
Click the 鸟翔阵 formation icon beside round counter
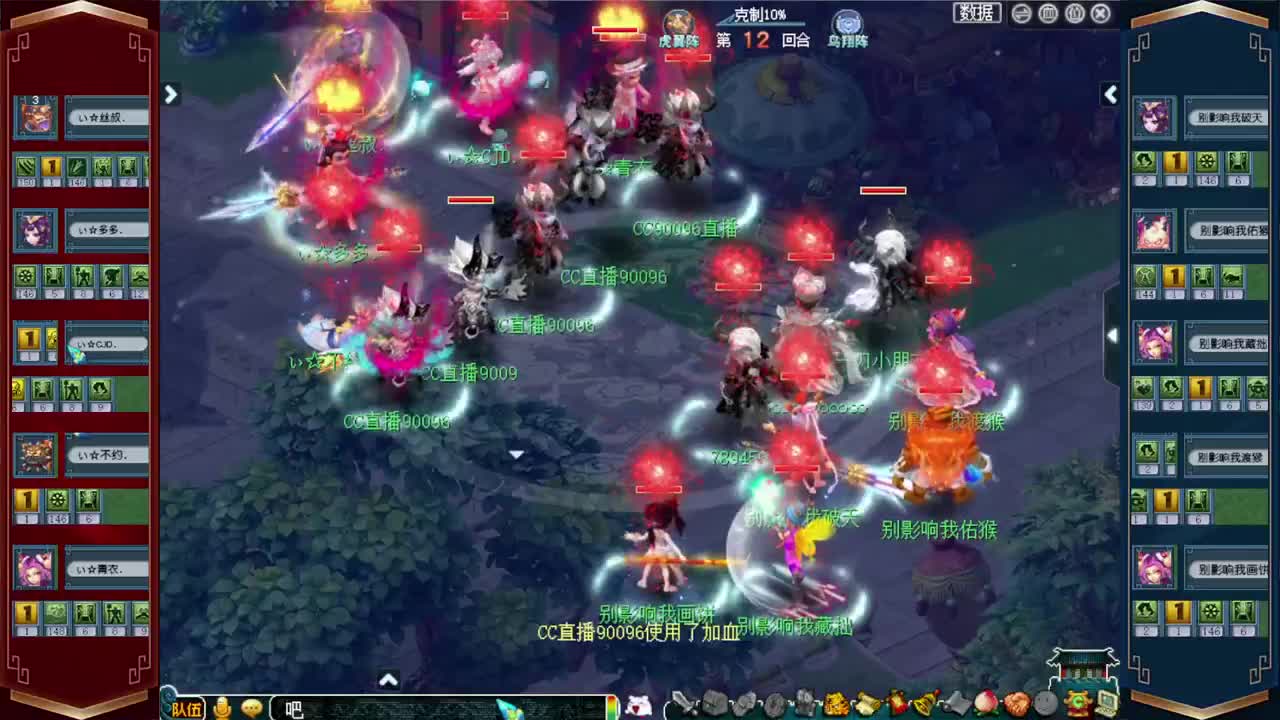pos(846,22)
